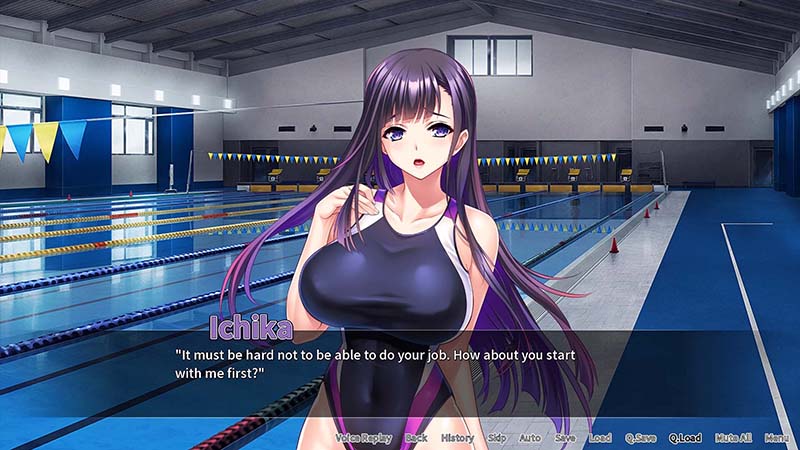This screenshot has width=800, height=450.
Task: Go back with the Back button
Action: [x=416, y=438]
